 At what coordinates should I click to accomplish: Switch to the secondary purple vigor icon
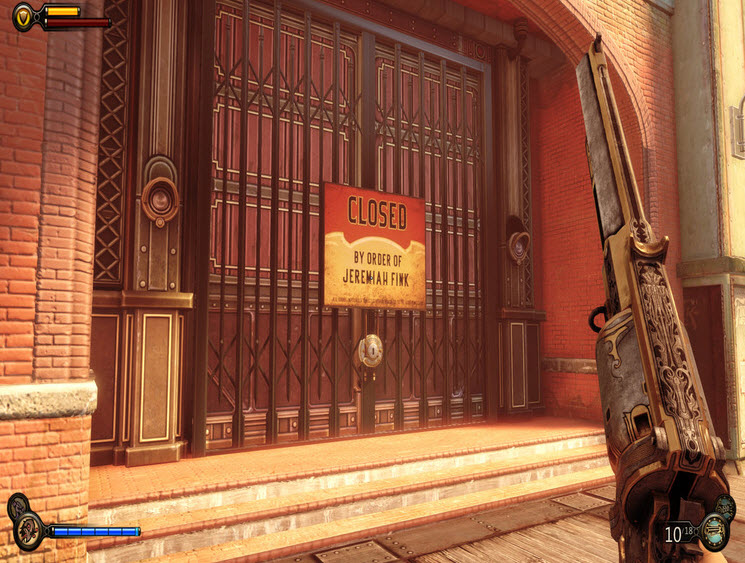point(17,506)
